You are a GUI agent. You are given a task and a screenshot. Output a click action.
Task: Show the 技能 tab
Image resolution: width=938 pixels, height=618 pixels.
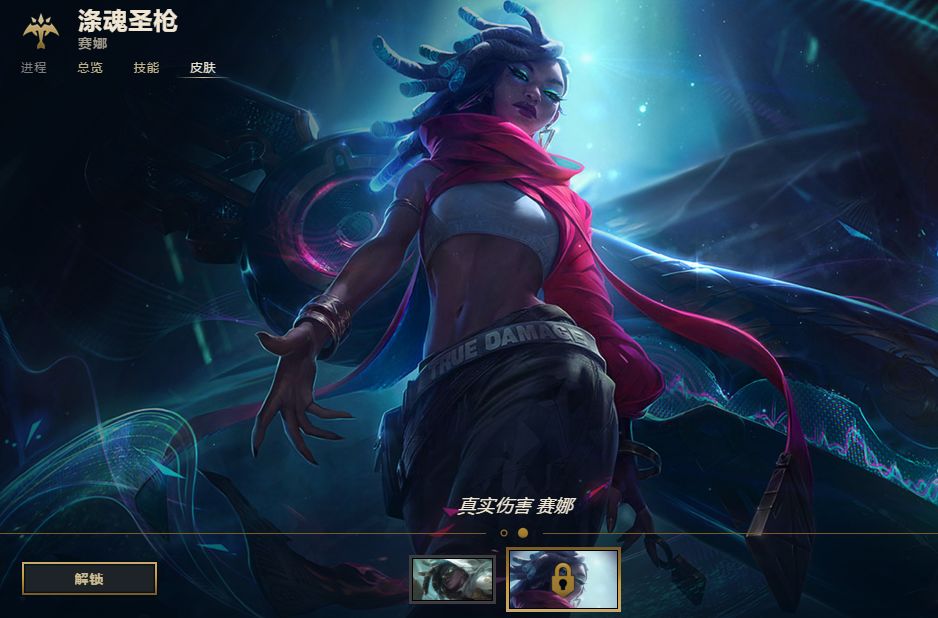[x=146, y=68]
